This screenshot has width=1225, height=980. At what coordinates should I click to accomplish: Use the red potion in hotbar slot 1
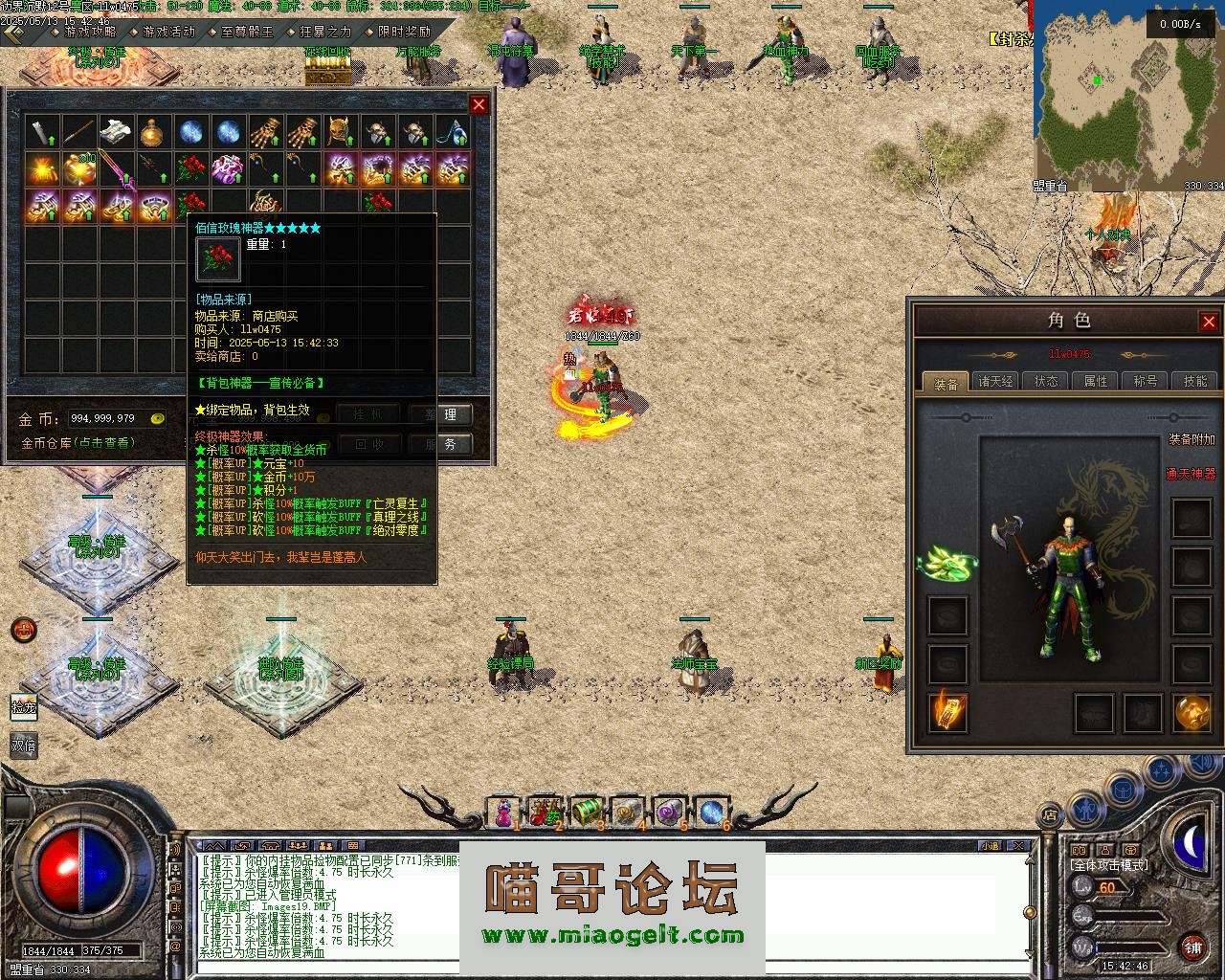[502, 813]
